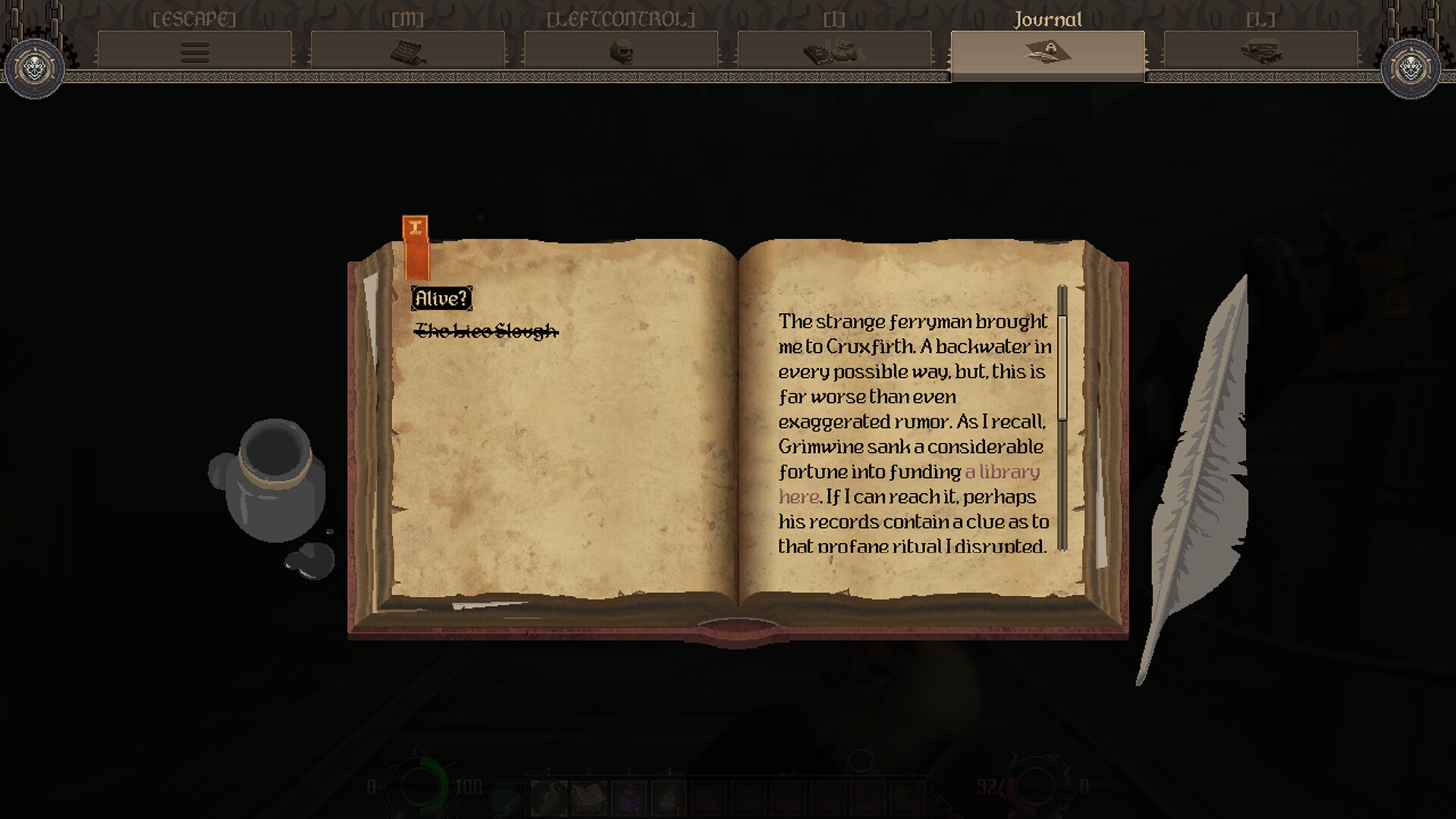Open the Escape menu via hamburger icon
Screen dimensions: 1456x819
point(195,52)
